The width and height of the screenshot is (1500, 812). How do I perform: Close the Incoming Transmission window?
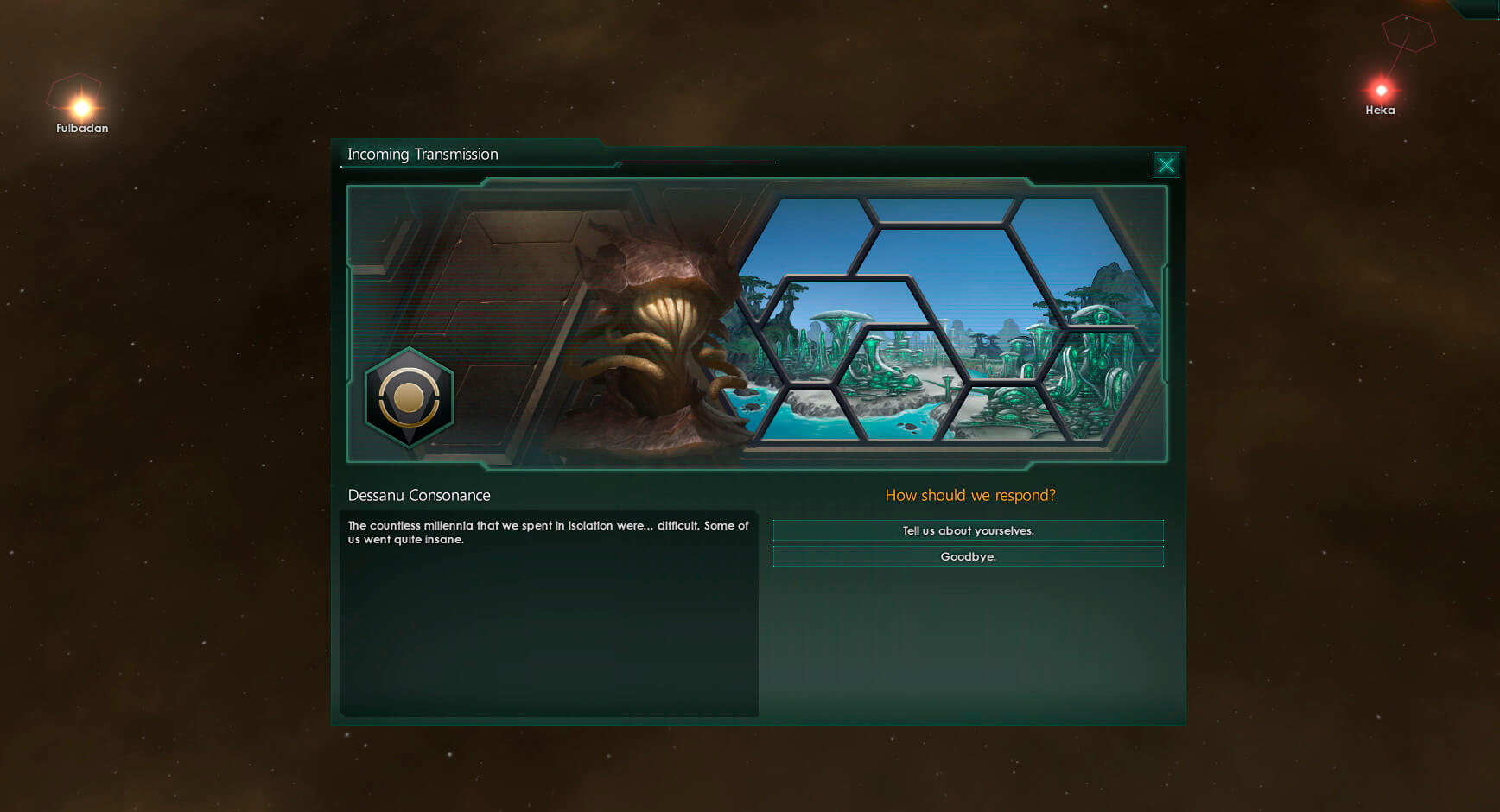pyautogui.click(x=1166, y=165)
